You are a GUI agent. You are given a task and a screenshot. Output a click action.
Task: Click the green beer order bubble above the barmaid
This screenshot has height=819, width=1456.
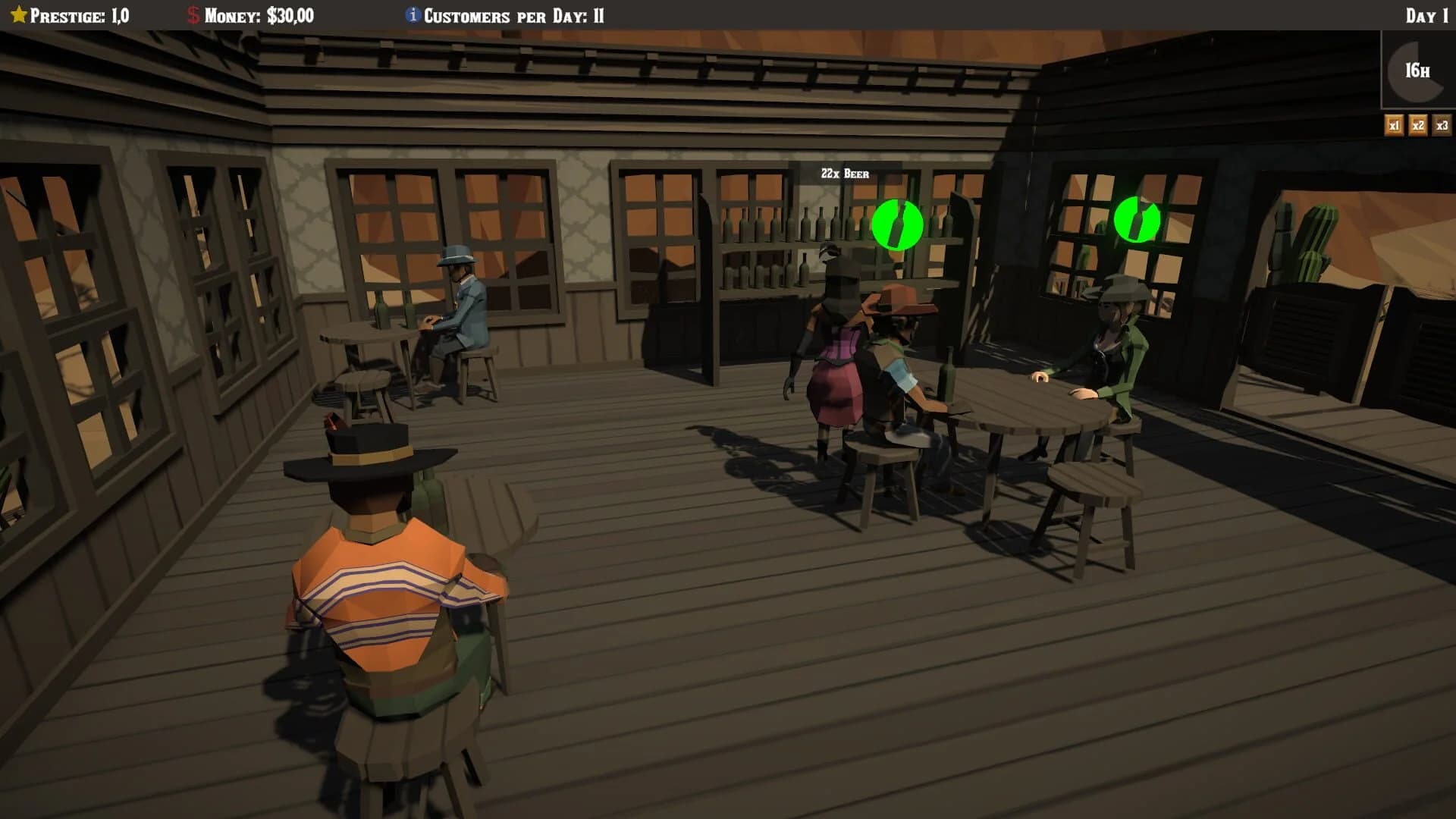click(x=897, y=224)
